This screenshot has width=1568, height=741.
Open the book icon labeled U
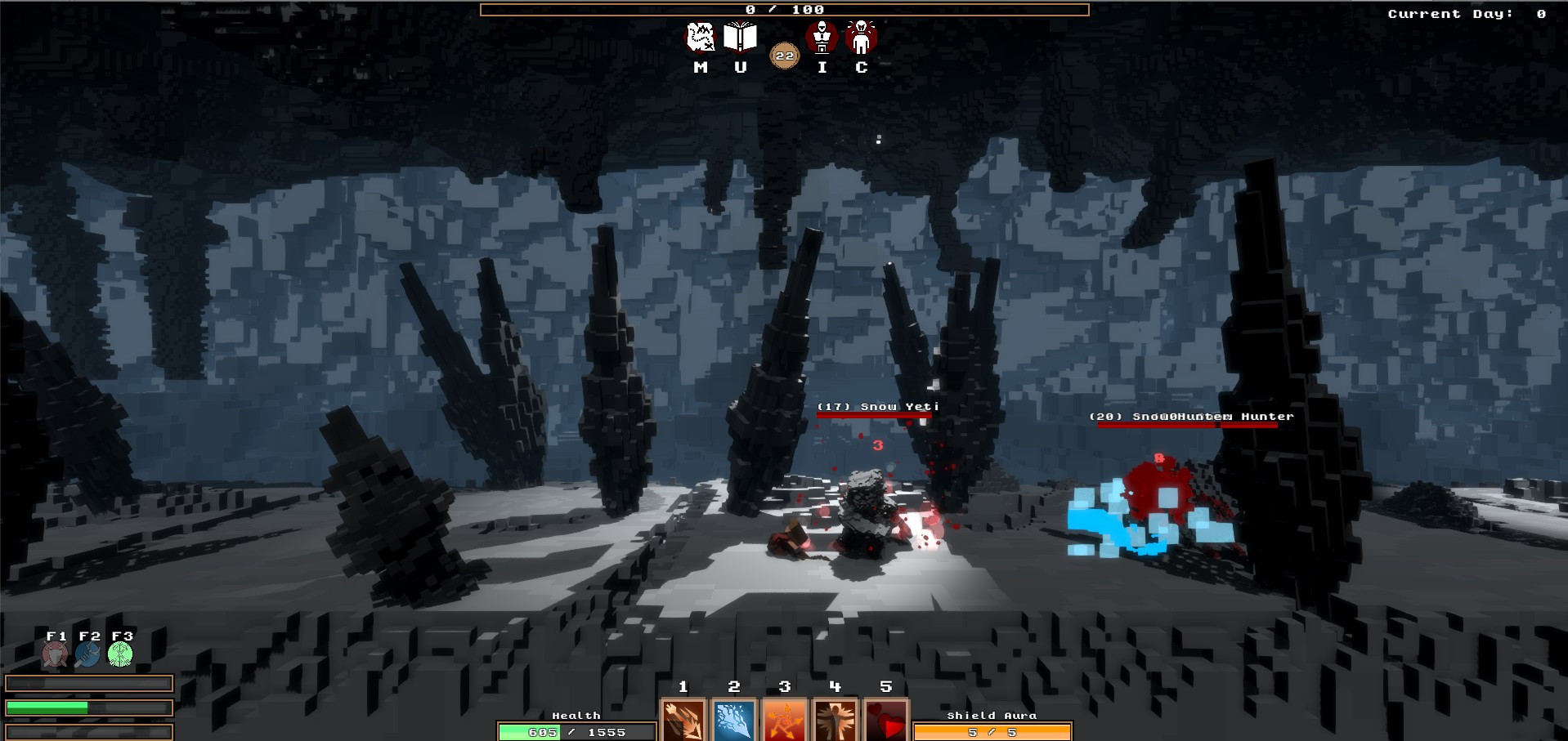[x=740, y=38]
